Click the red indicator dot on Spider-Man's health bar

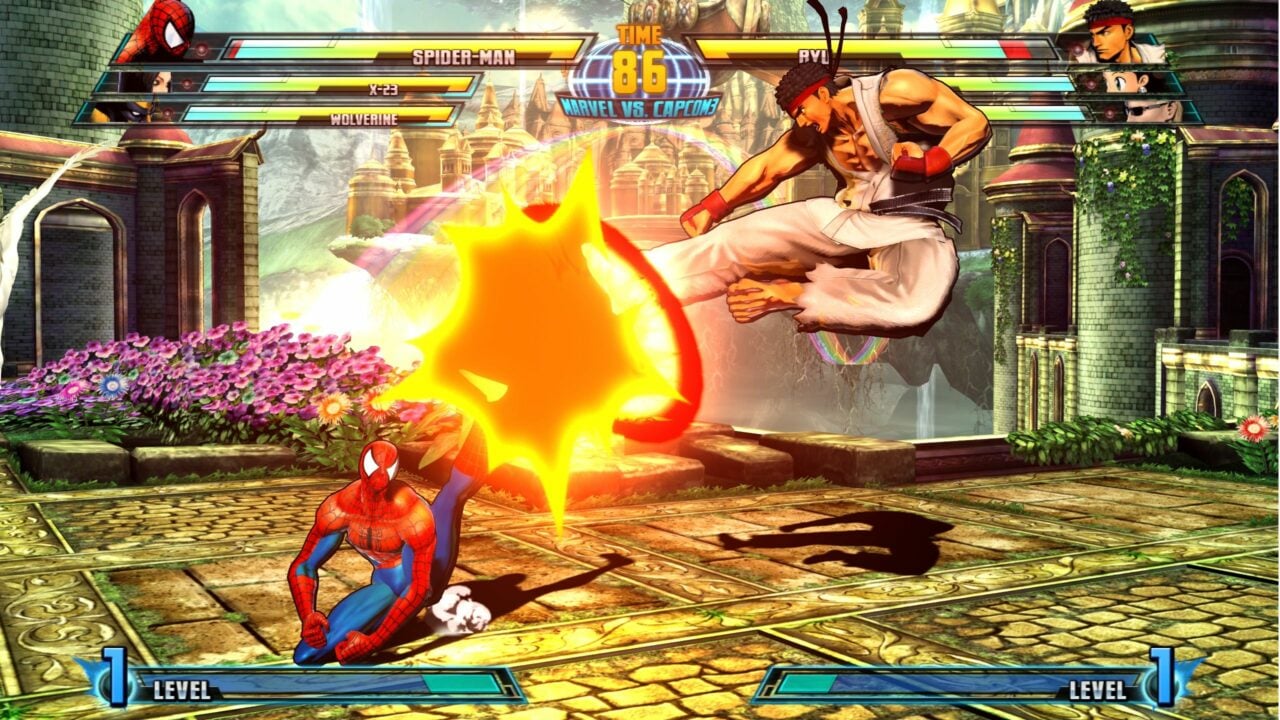[203, 49]
